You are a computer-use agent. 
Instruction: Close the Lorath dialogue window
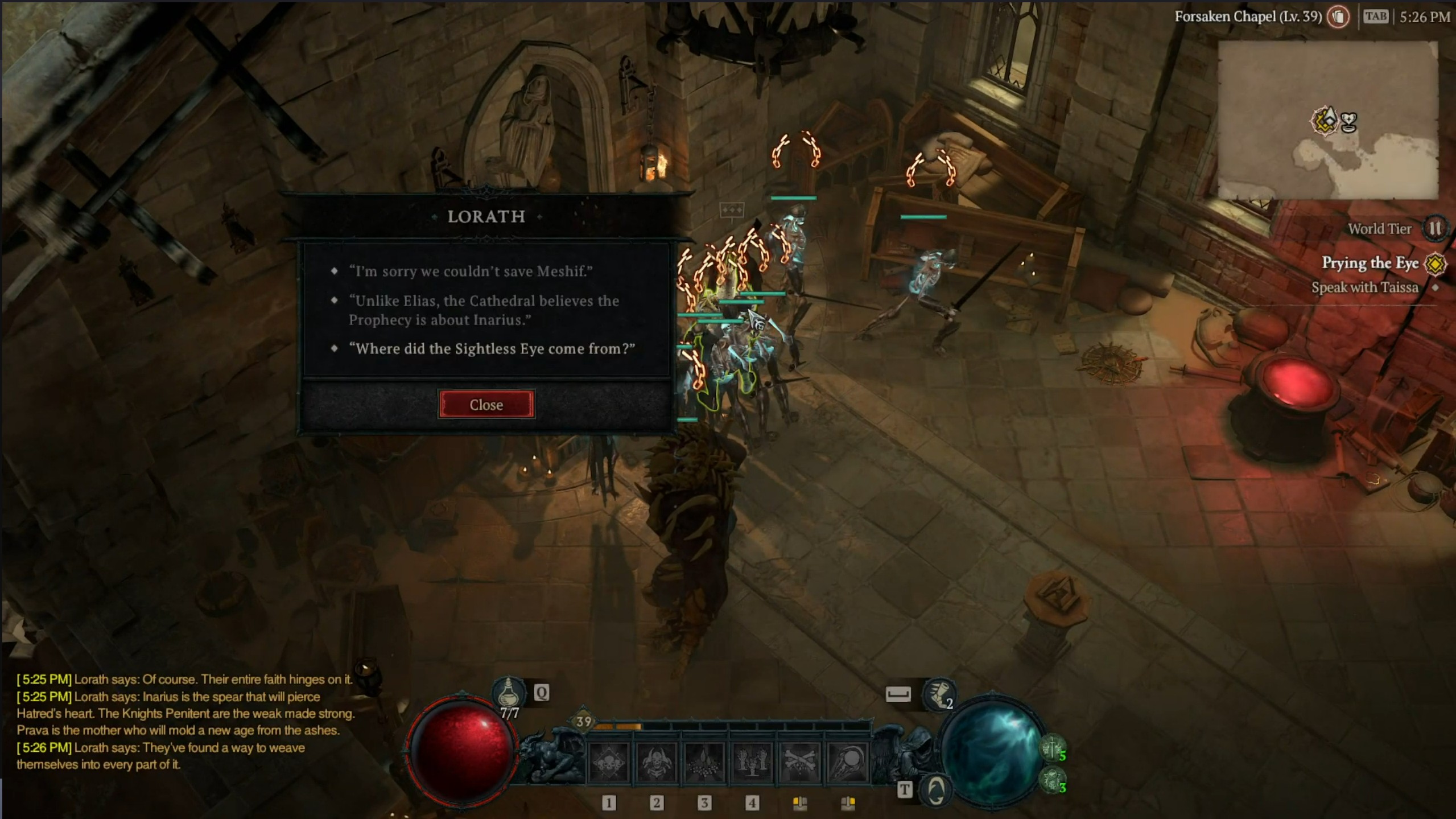tap(486, 405)
